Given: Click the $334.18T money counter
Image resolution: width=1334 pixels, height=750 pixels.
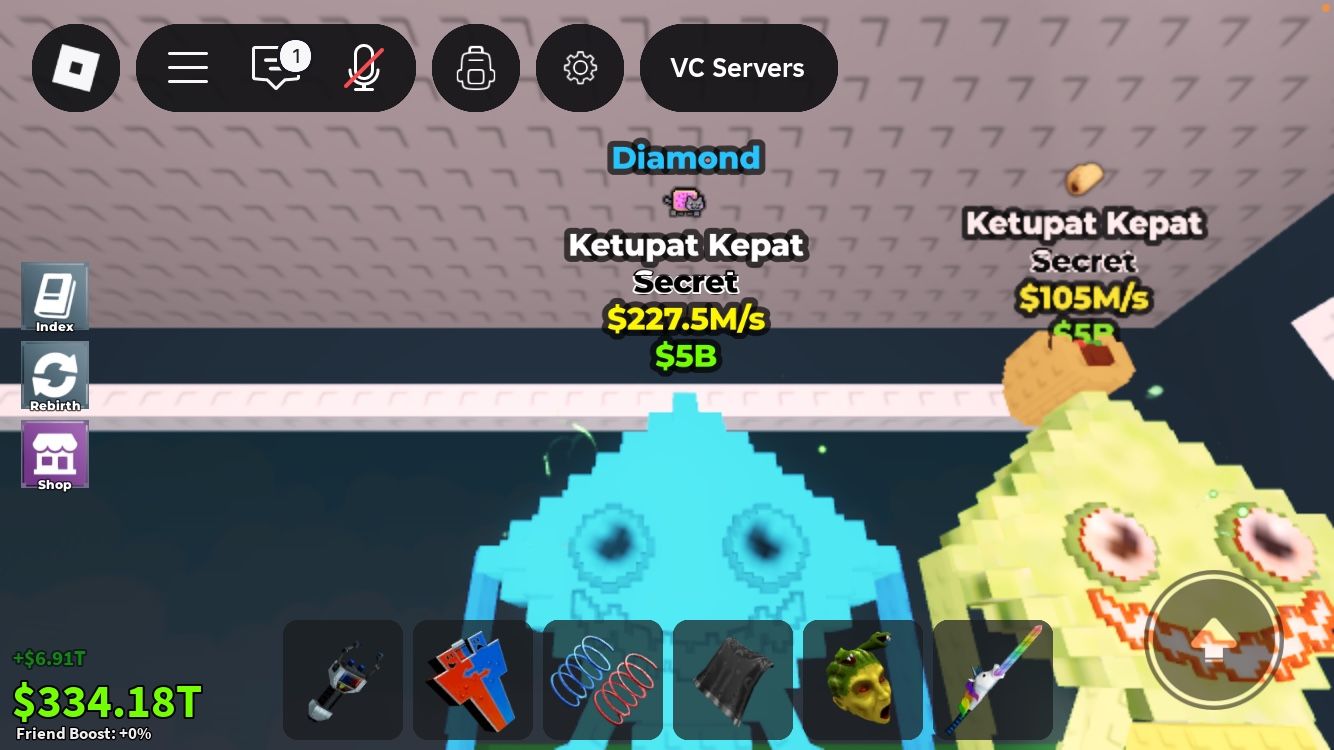Looking at the screenshot, I should point(106,700).
